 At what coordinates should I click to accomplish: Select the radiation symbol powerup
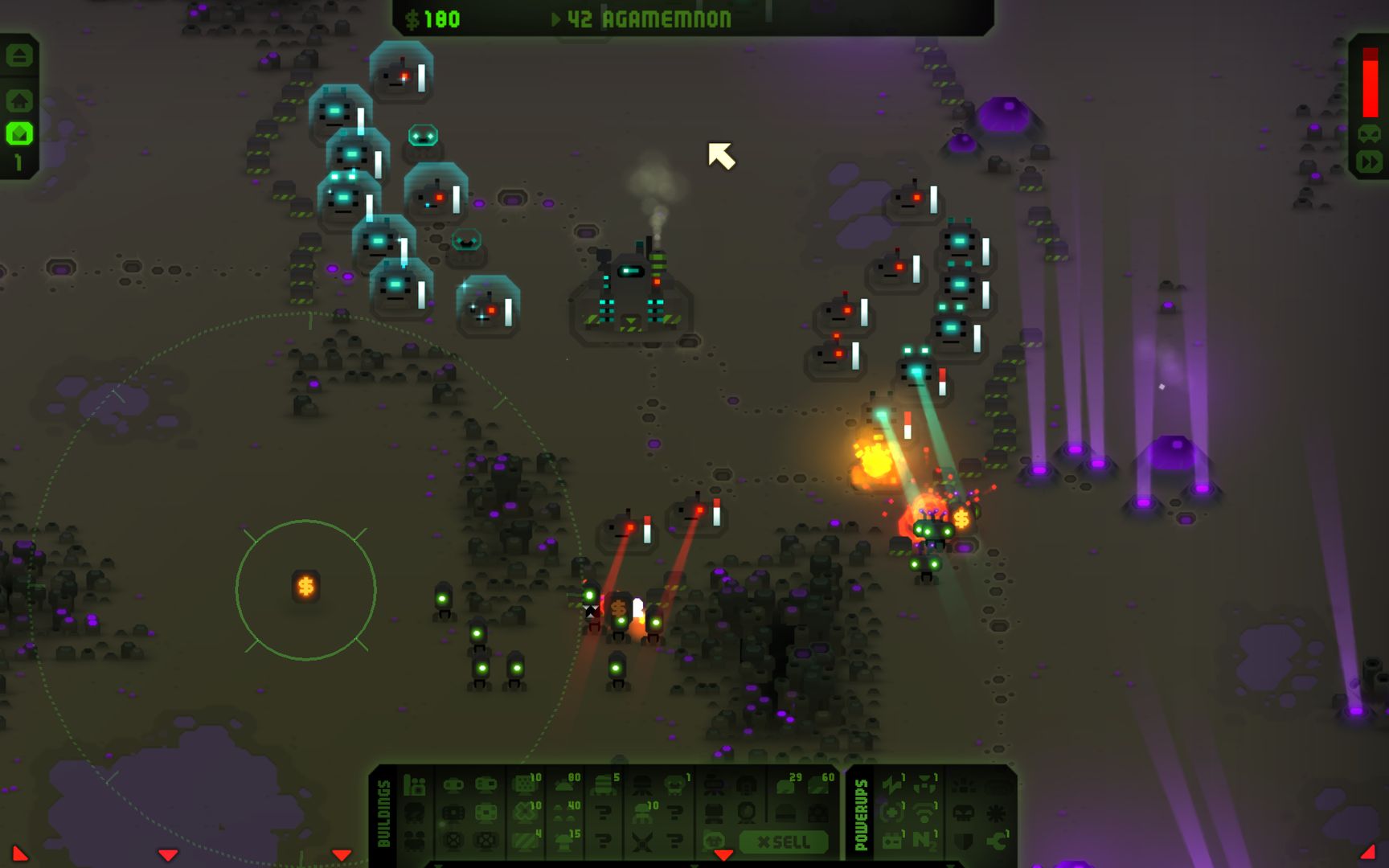(924, 784)
